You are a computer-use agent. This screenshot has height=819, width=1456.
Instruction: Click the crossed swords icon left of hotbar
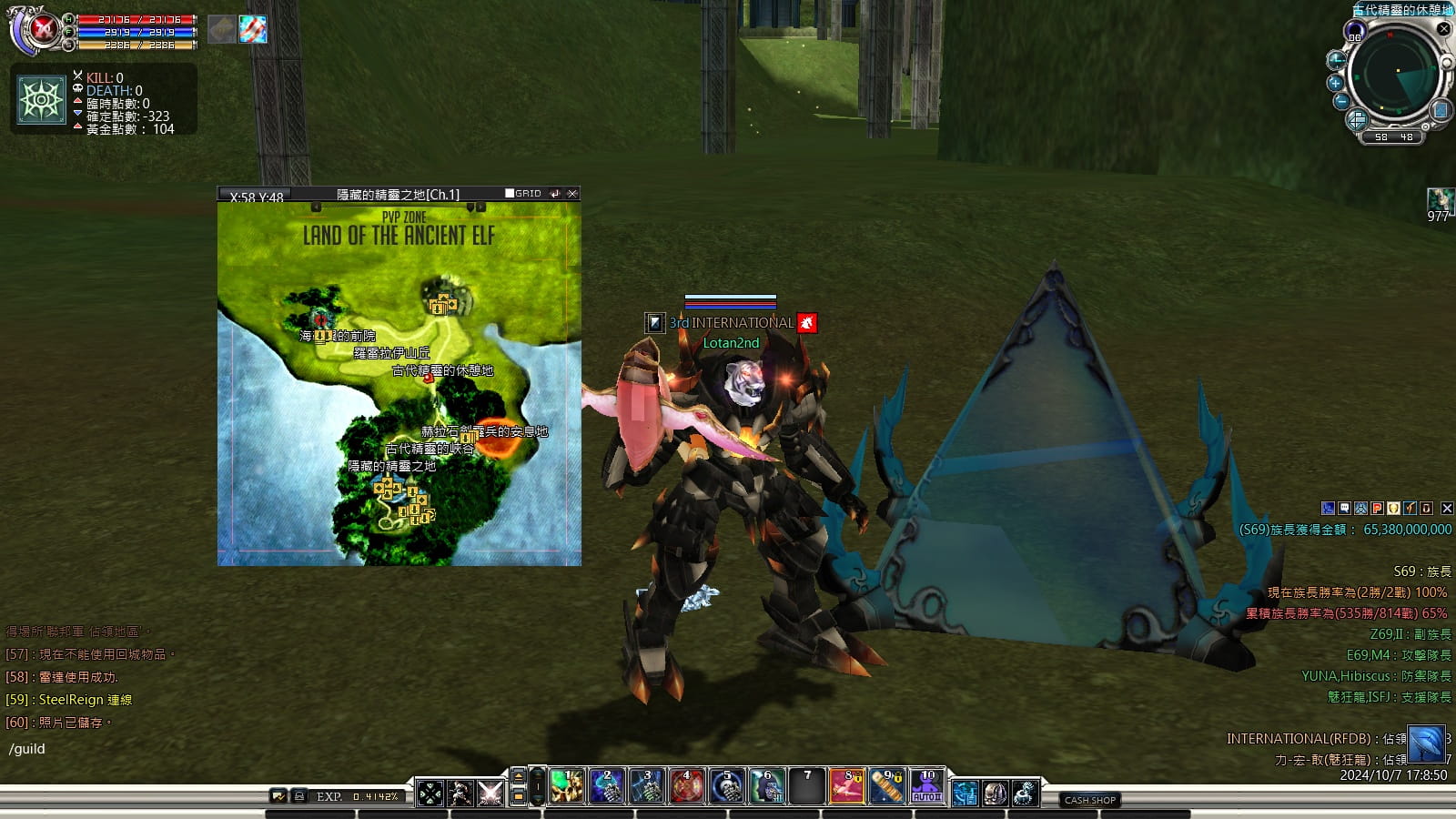coord(490,794)
